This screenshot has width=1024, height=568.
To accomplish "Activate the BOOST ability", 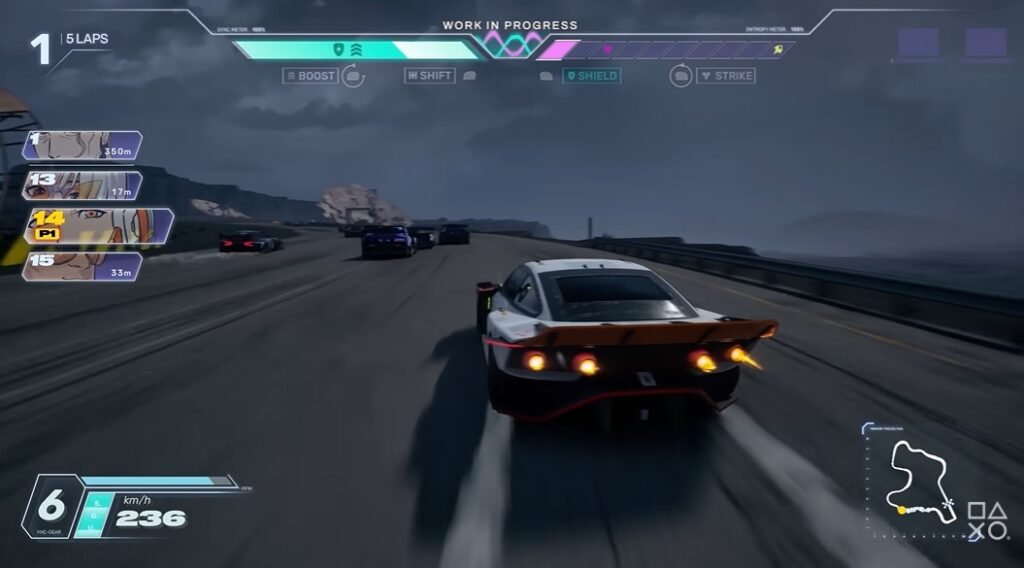I will coord(311,76).
